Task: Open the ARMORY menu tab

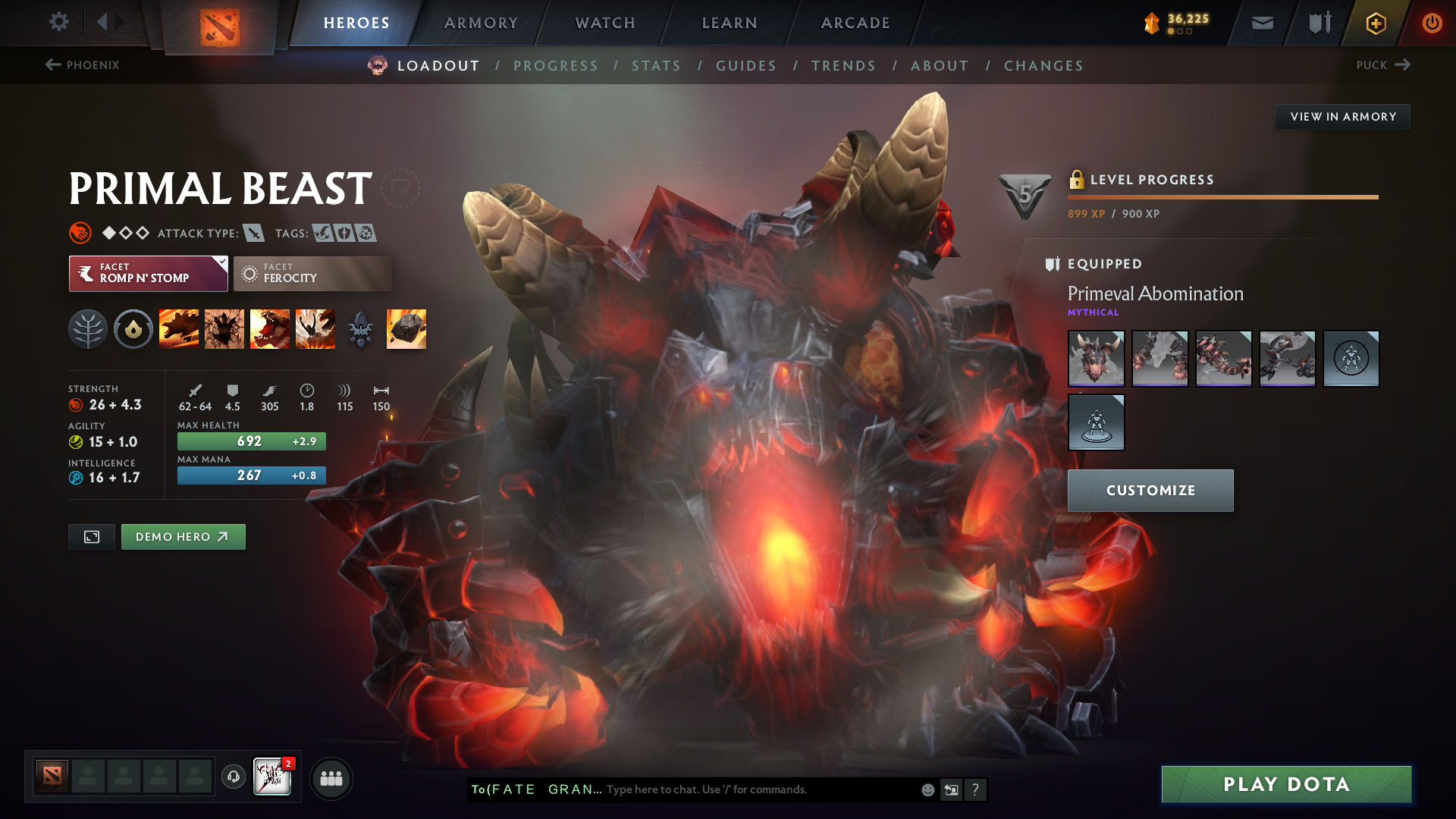Action: 480,23
